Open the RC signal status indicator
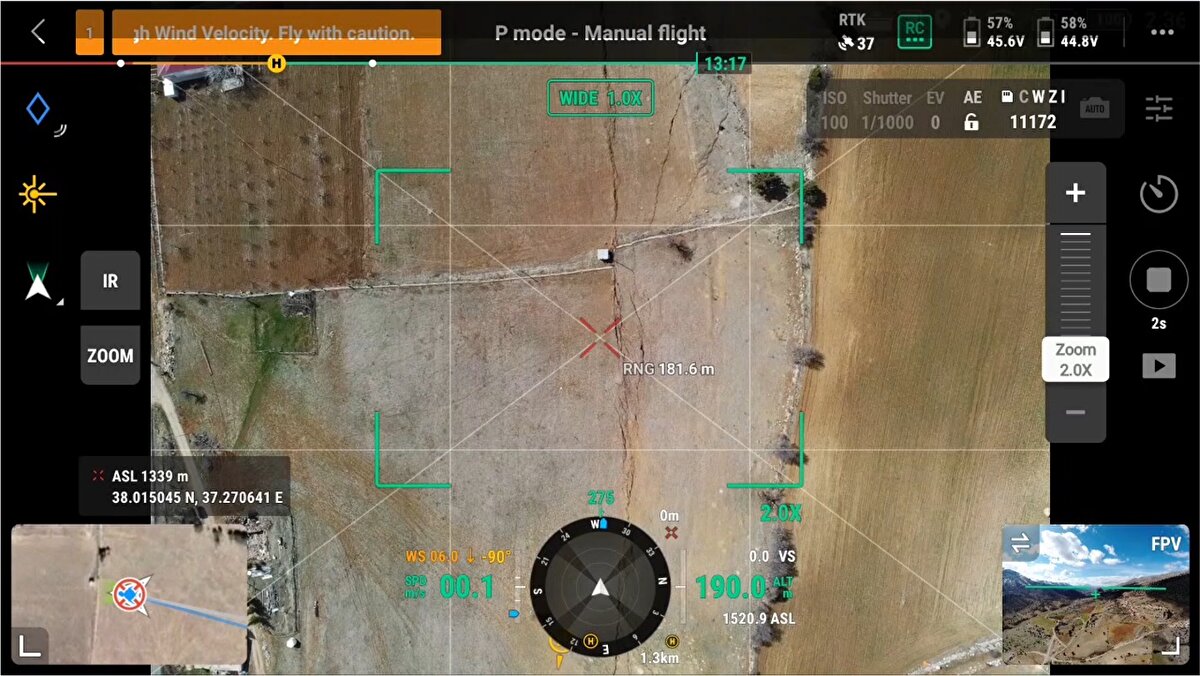The width and height of the screenshot is (1200, 676). [914, 32]
